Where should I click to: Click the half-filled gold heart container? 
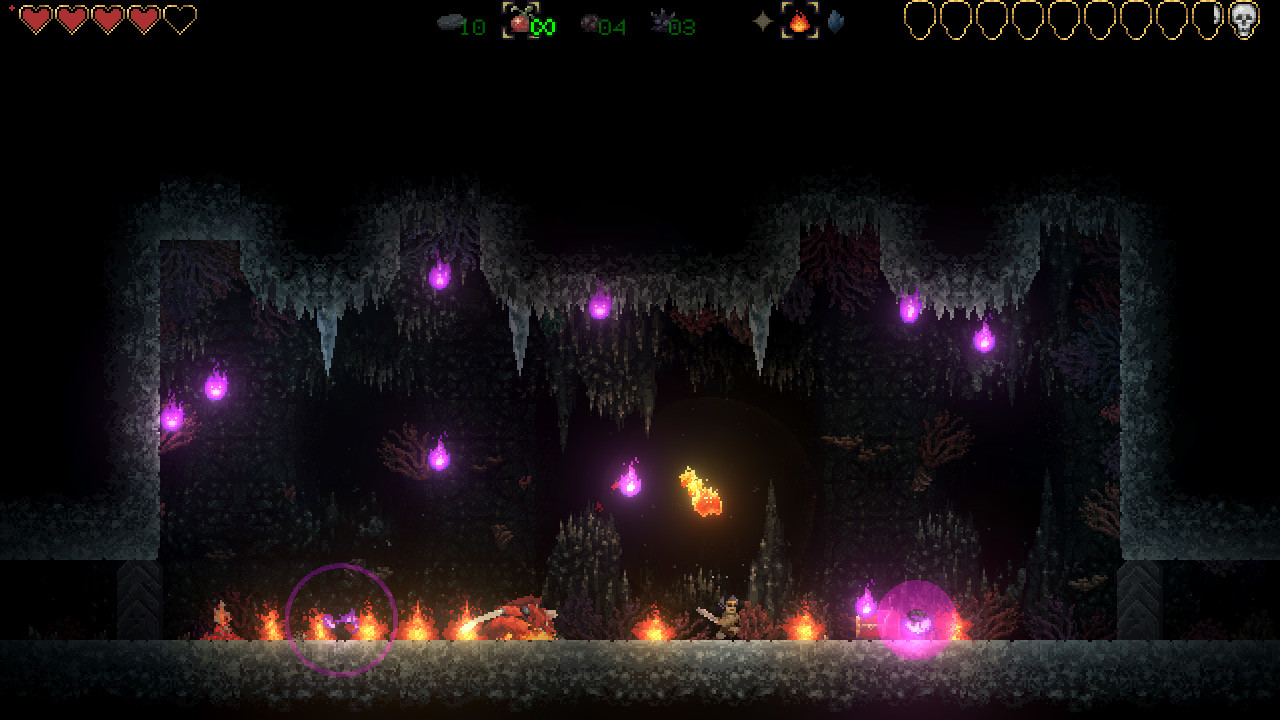(1216, 22)
